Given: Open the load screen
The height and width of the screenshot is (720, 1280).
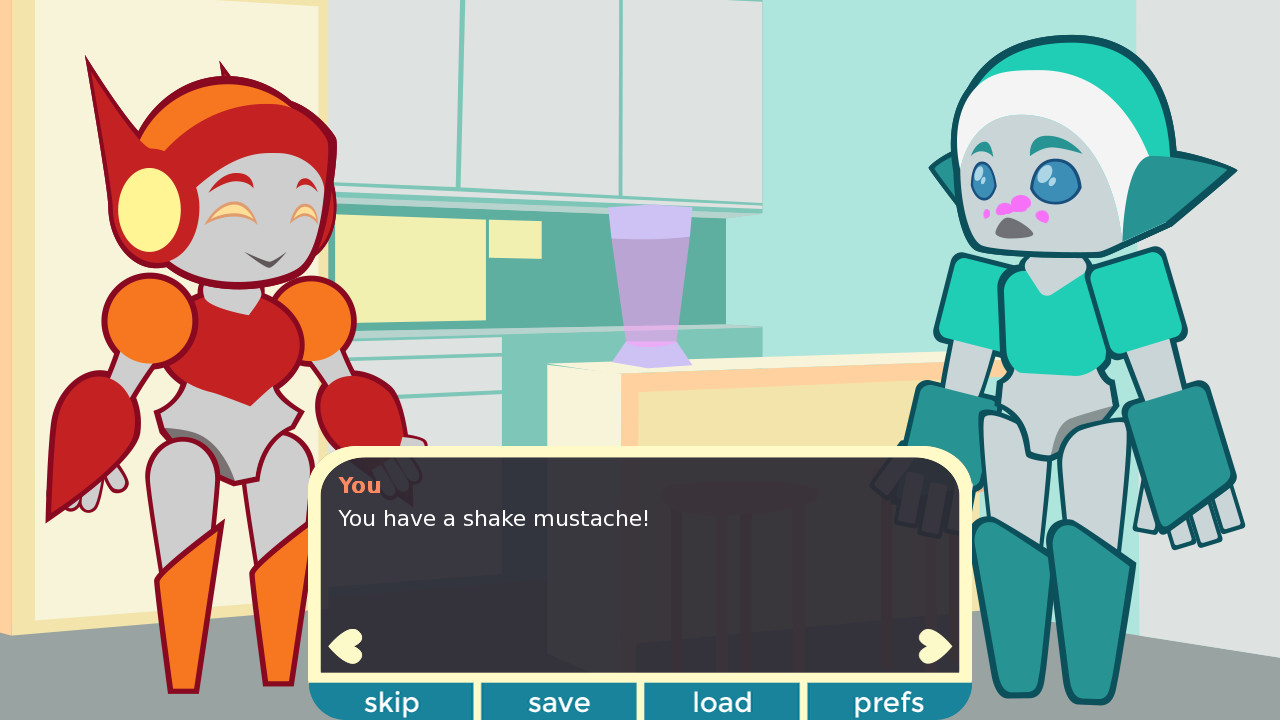Looking at the screenshot, I should click(722, 702).
